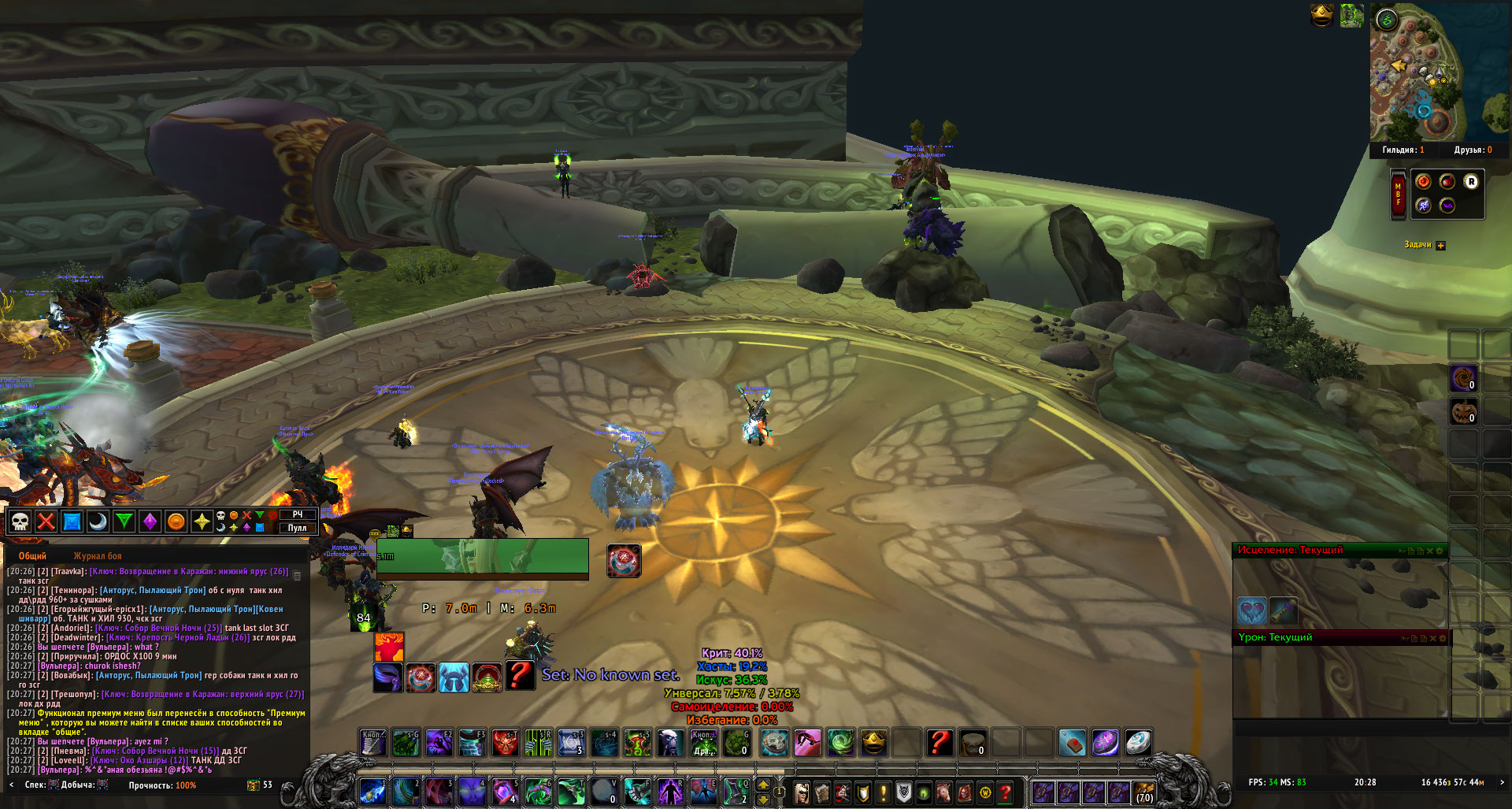Show the Гильдия guild member list

(x=1403, y=150)
